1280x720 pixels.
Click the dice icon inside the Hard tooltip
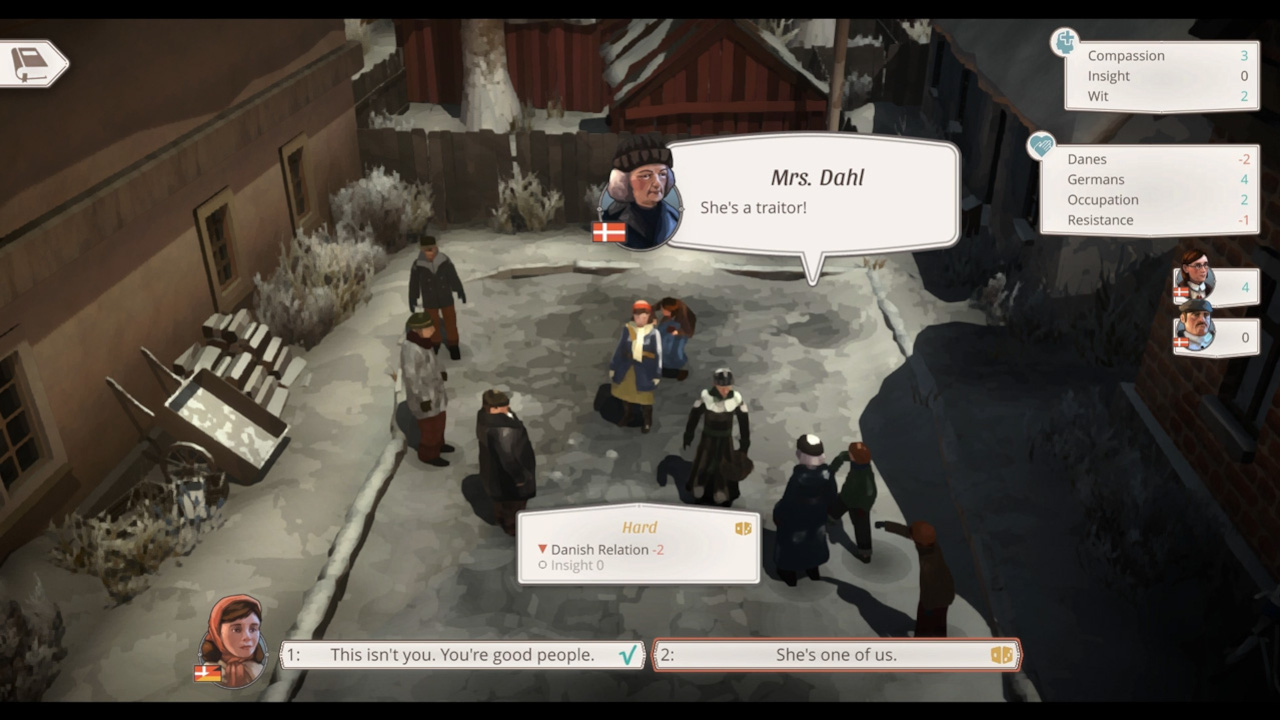[x=743, y=528]
